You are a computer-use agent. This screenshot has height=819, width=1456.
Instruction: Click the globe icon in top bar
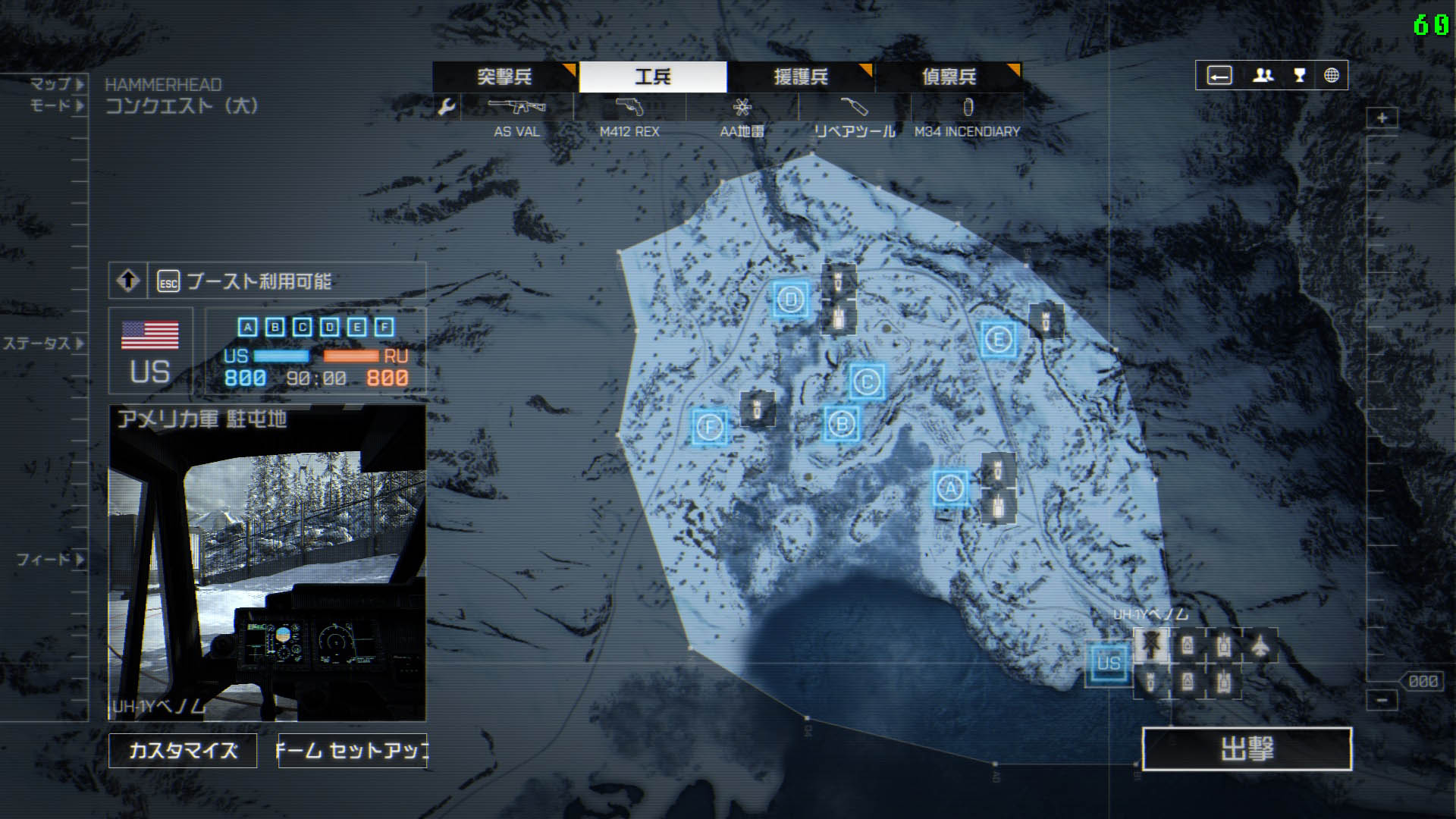click(1331, 75)
